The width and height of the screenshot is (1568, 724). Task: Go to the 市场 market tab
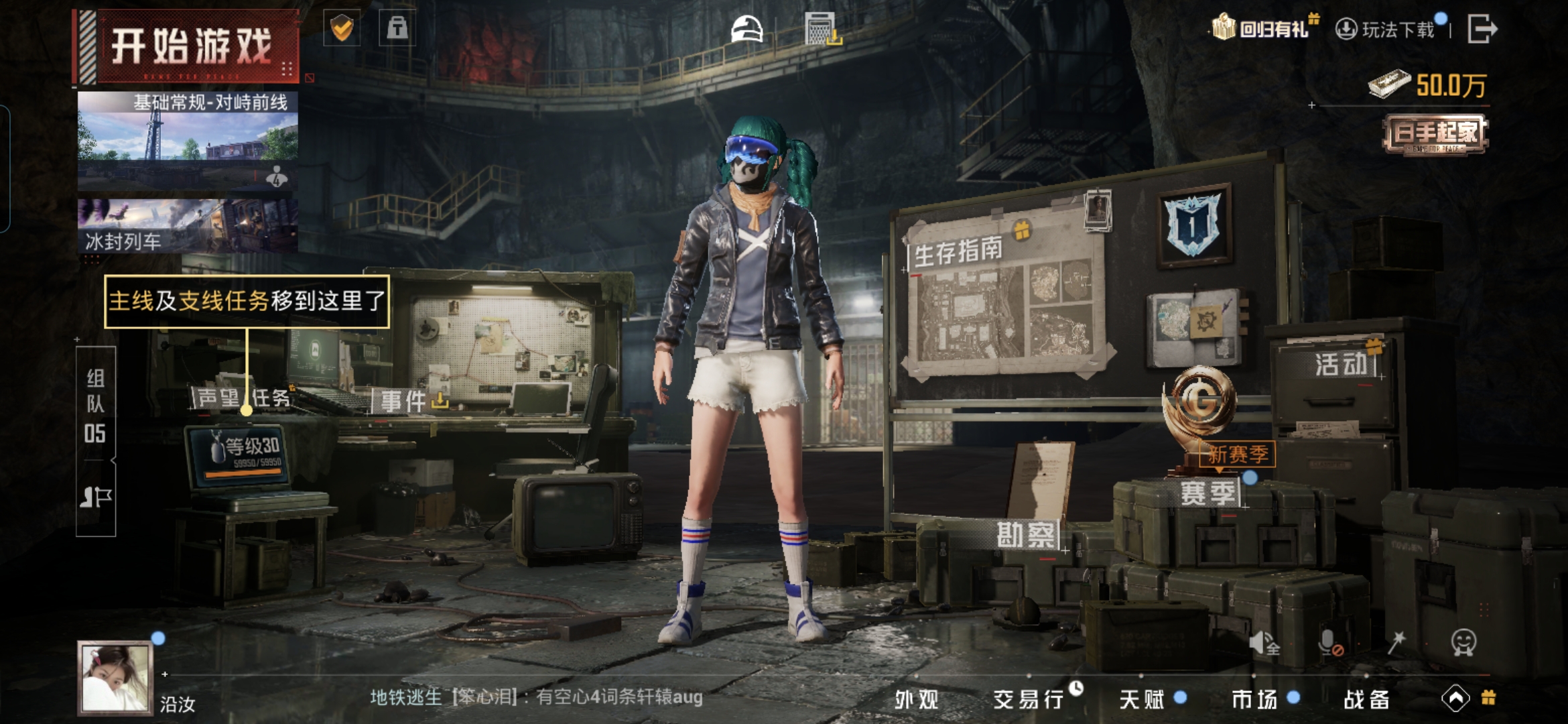click(1254, 699)
